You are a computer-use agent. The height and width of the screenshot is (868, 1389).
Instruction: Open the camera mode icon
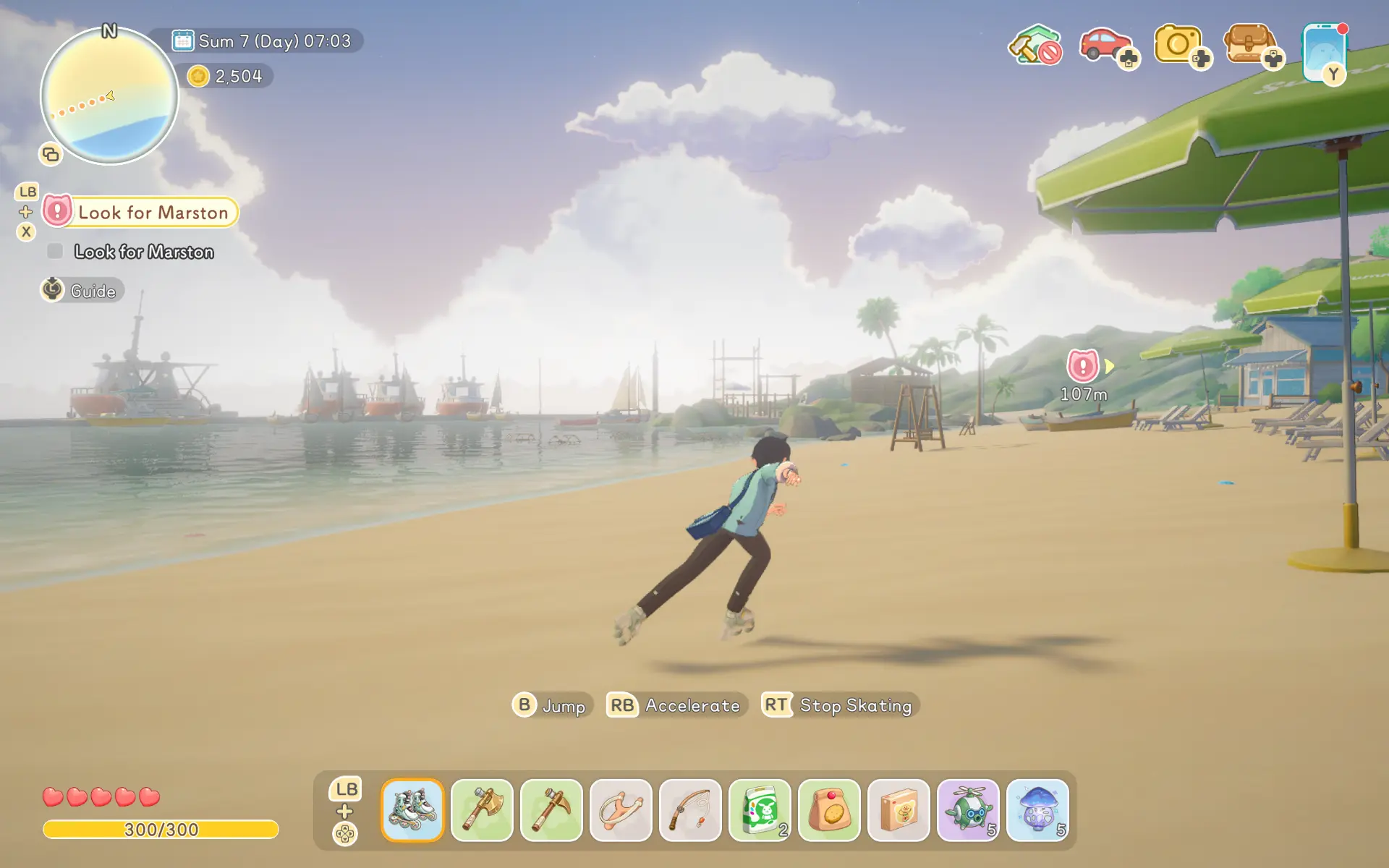click(x=1178, y=45)
